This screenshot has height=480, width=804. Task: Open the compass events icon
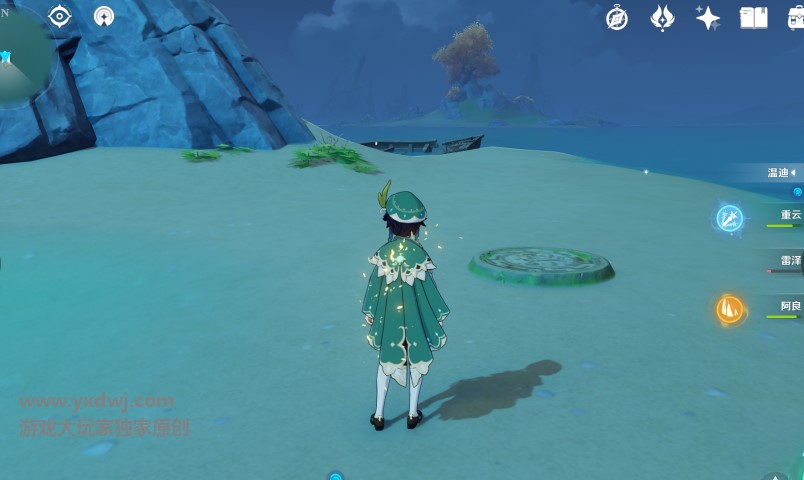click(x=617, y=18)
